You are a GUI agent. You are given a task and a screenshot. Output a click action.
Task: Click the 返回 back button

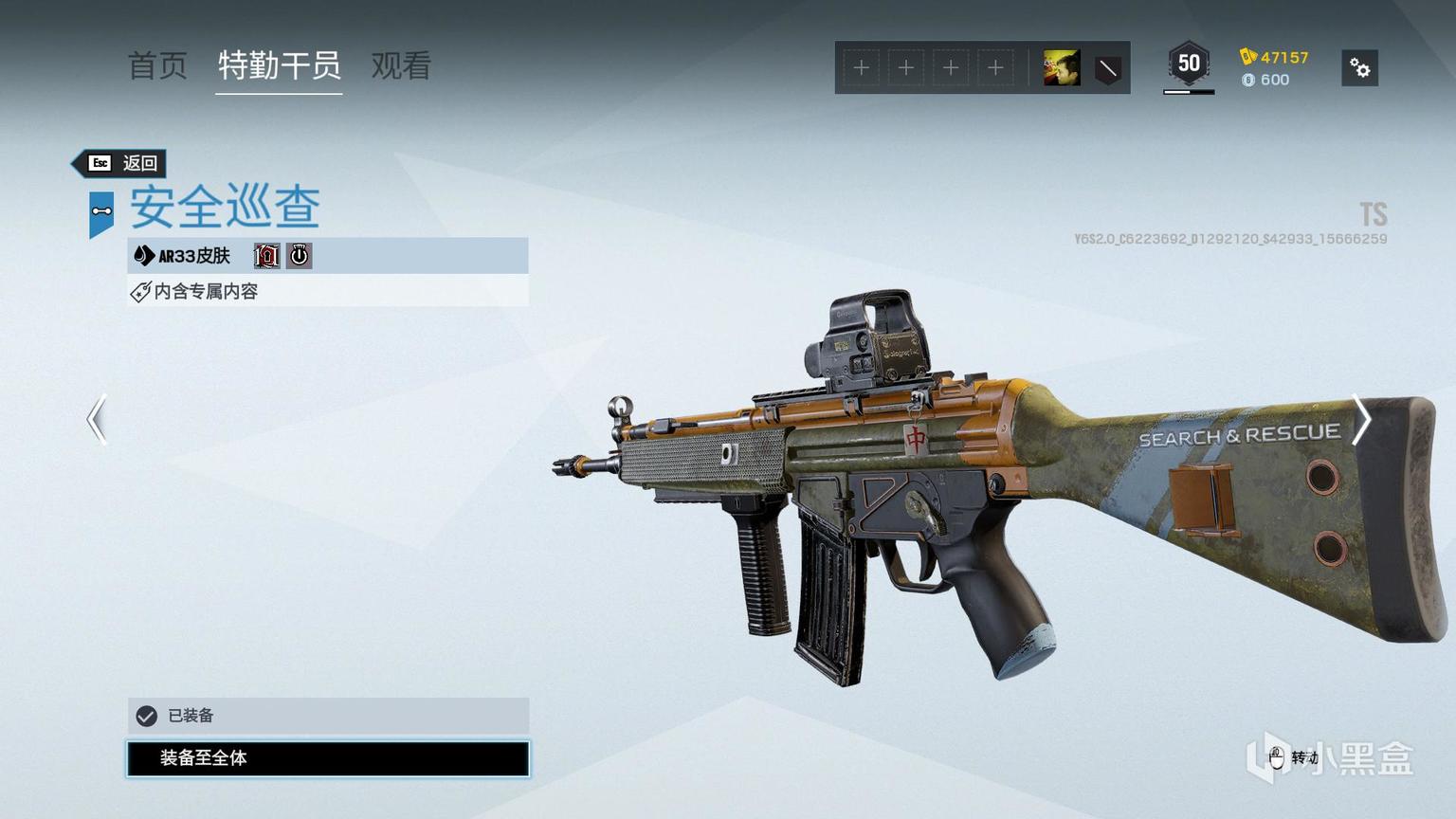(x=124, y=163)
